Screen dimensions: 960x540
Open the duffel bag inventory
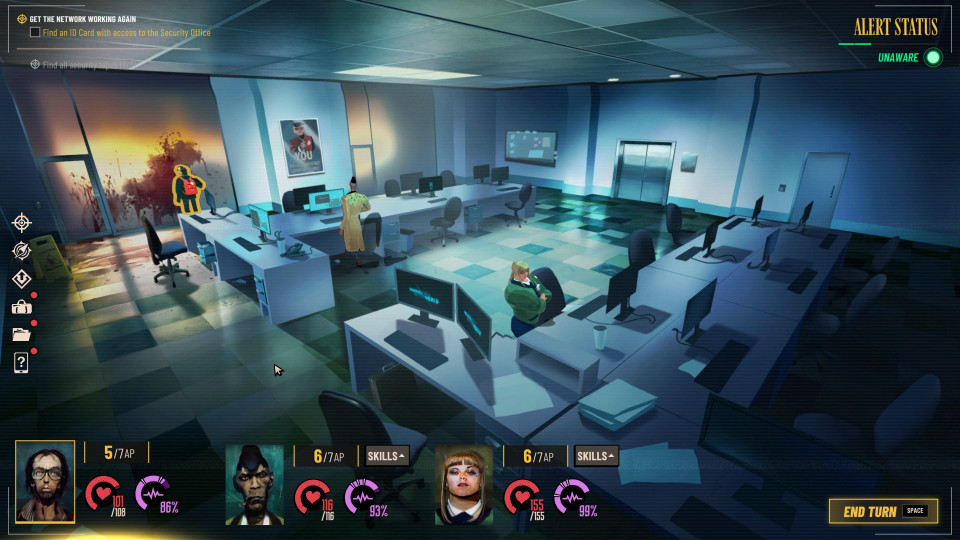(21, 307)
